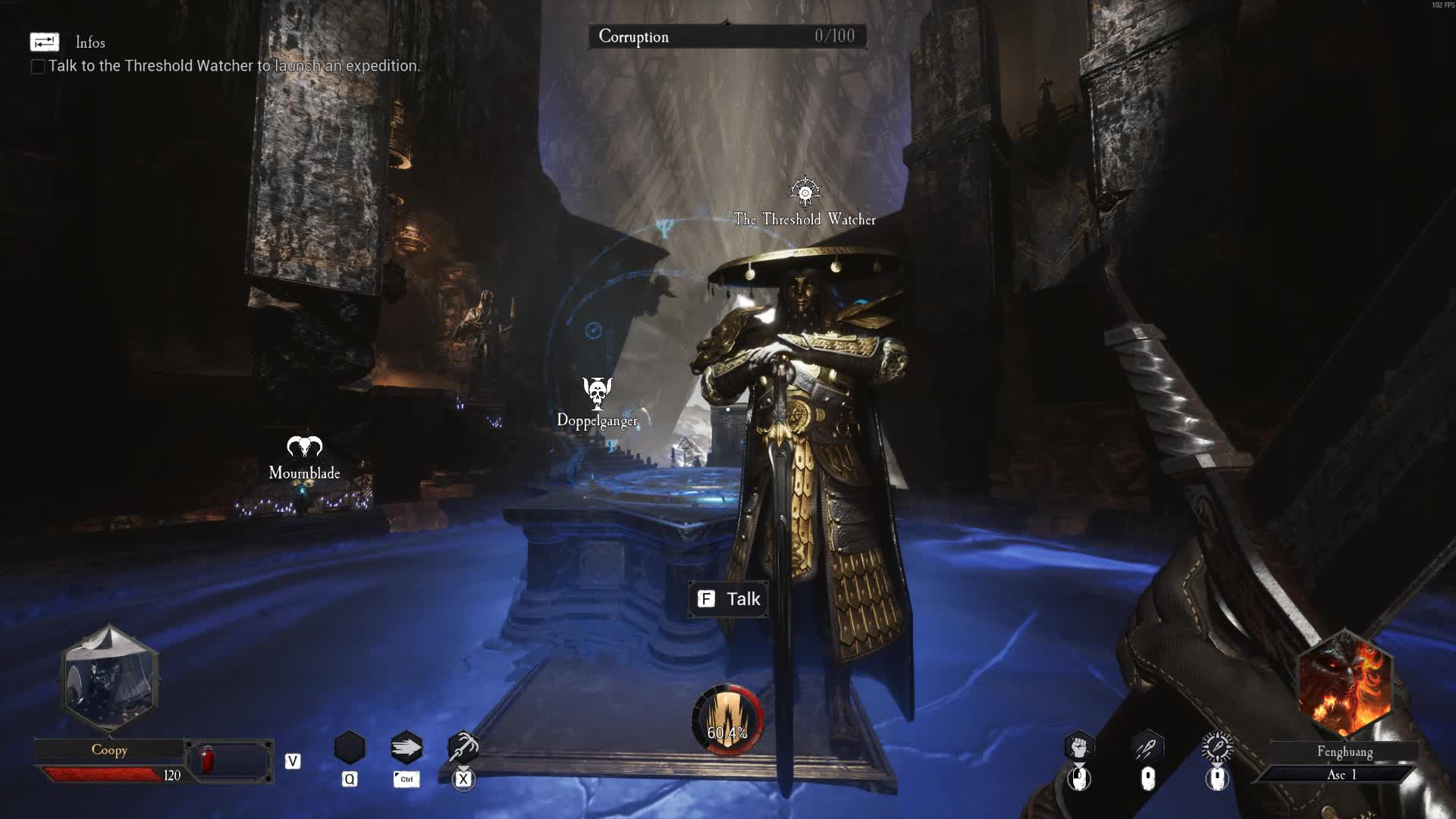Image resolution: width=1456 pixels, height=819 pixels.
Task: Select the compass-shaped focus ability icon
Action: [x=1216, y=747]
